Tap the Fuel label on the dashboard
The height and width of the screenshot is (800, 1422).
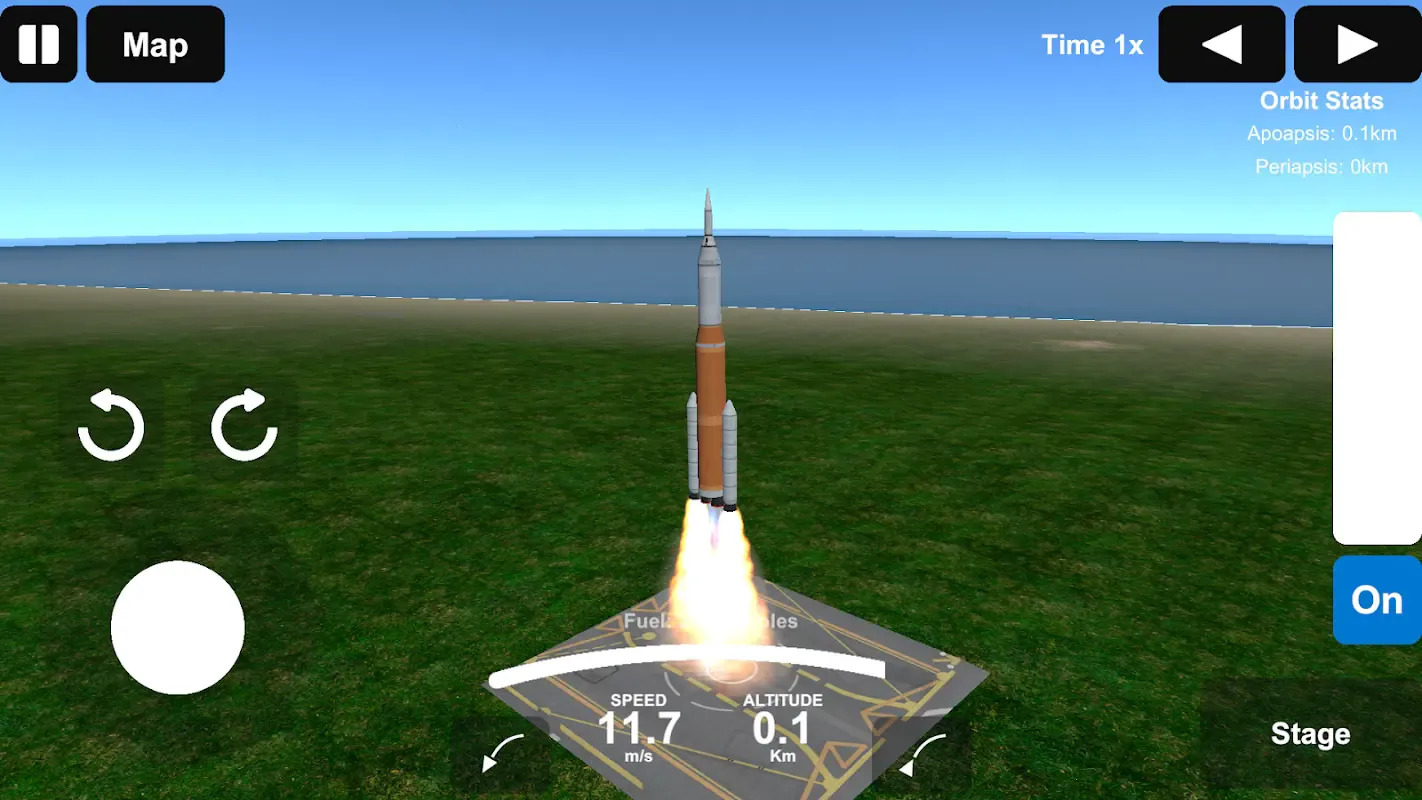[x=645, y=622]
